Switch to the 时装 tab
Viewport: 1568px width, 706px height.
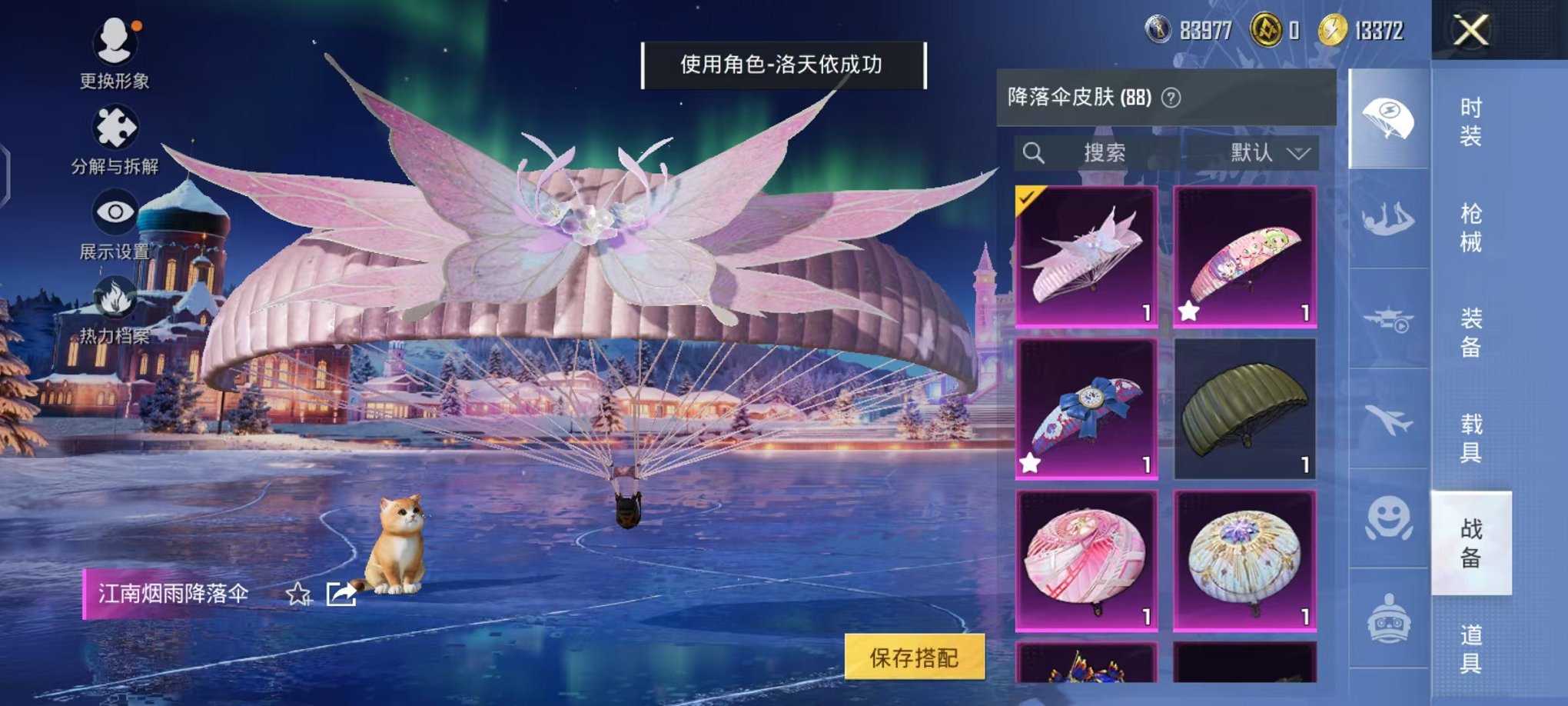pos(1470,123)
